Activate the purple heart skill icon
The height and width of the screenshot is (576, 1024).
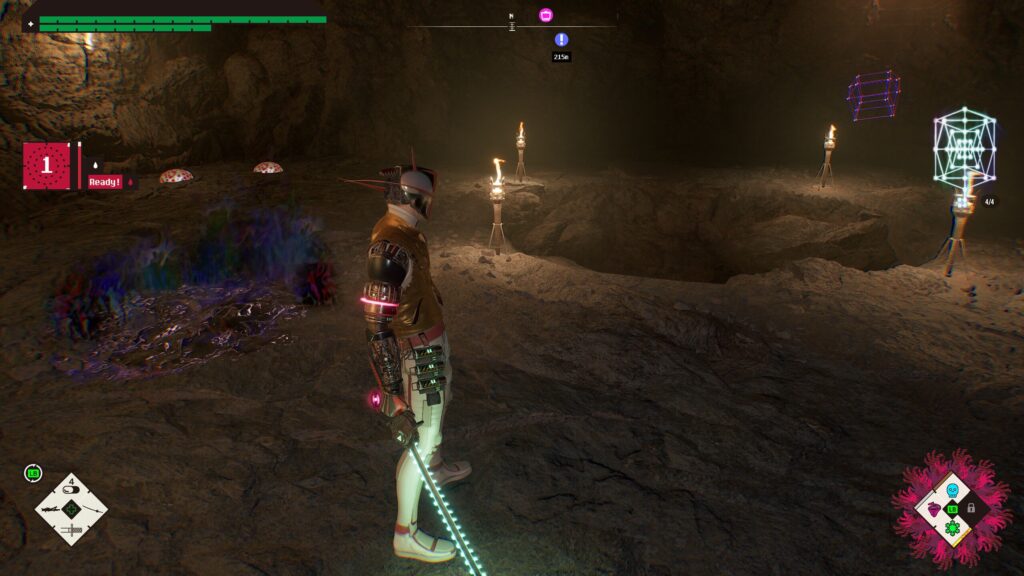click(x=934, y=509)
